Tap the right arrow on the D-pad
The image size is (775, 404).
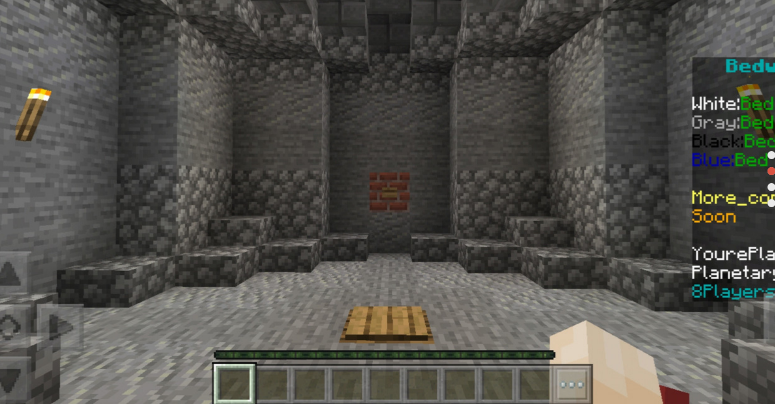tap(62, 326)
